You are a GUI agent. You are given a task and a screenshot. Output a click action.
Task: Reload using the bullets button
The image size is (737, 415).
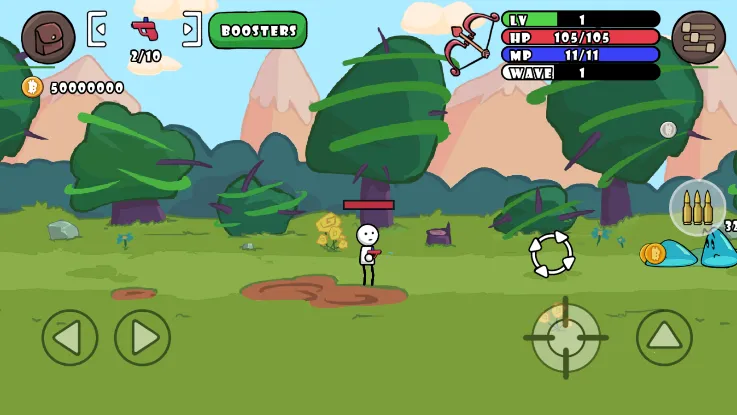click(x=697, y=207)
